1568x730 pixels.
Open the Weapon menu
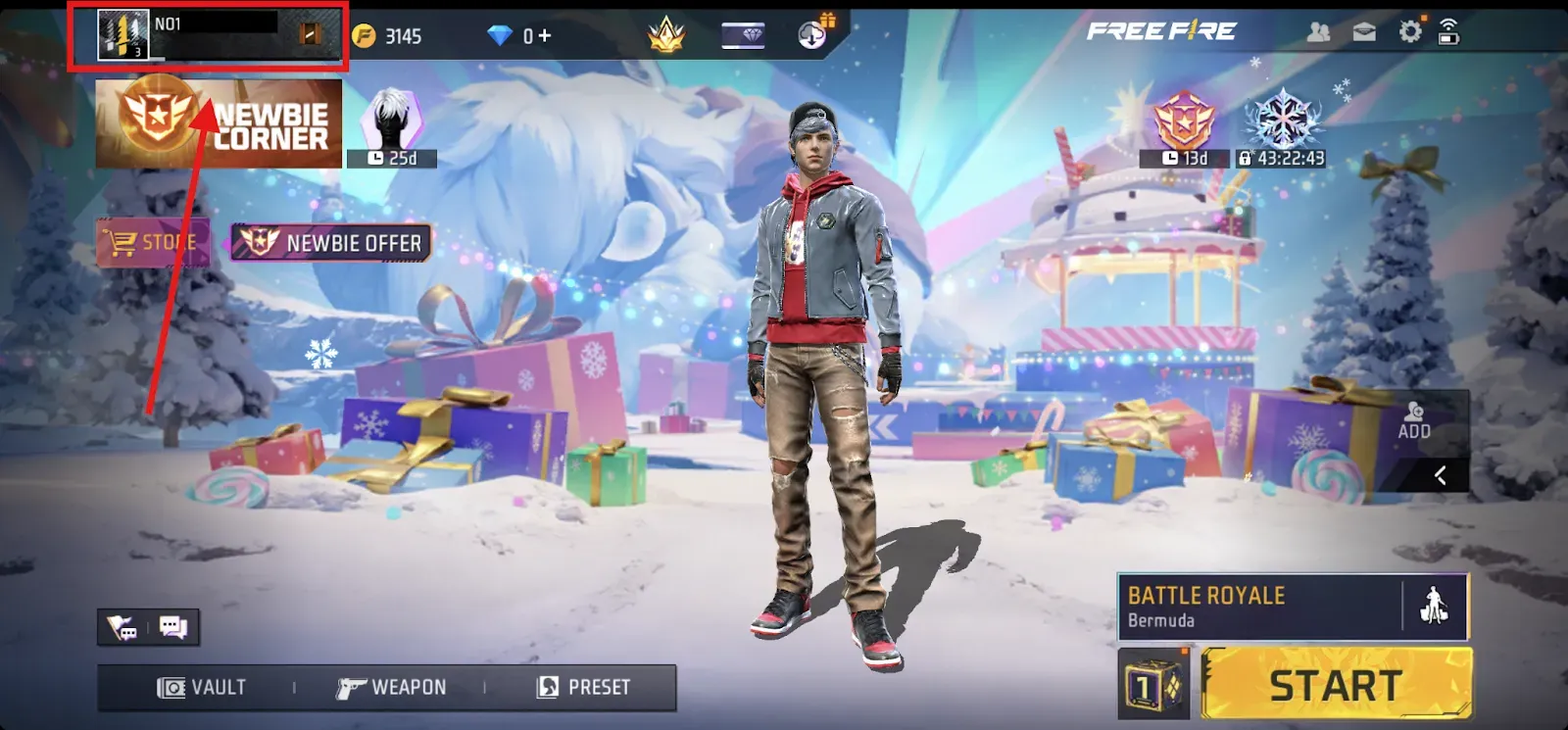coord(391,687)
